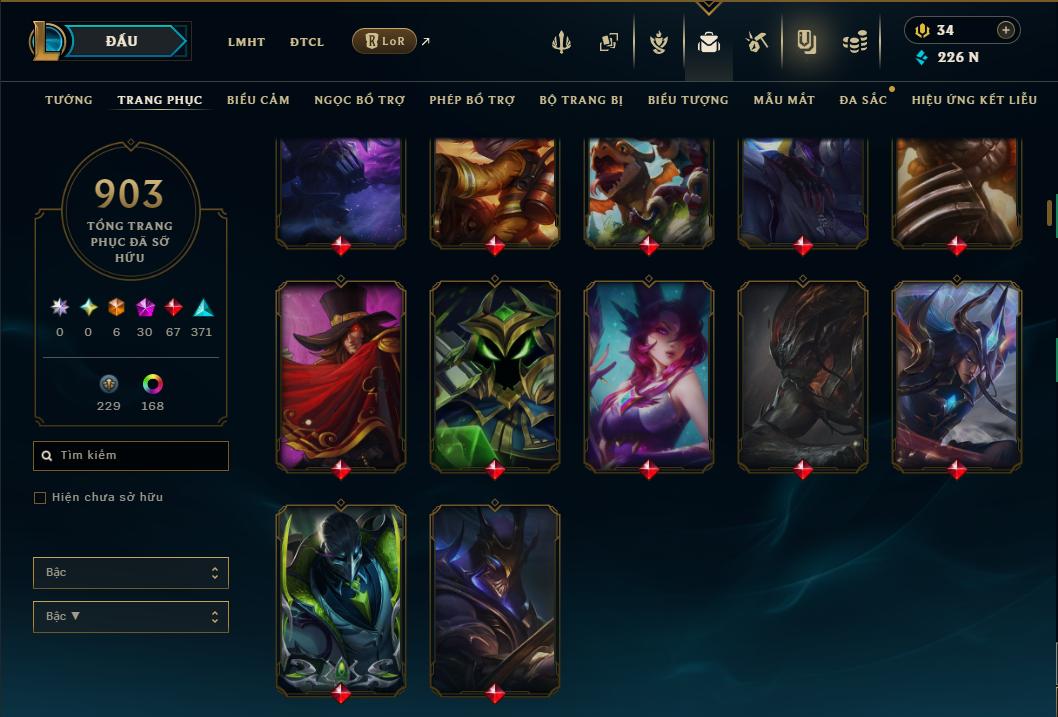Switch to the ĐTCL game tab
Viewport: 1058px width, 717px height.
[x=307, y=42]
